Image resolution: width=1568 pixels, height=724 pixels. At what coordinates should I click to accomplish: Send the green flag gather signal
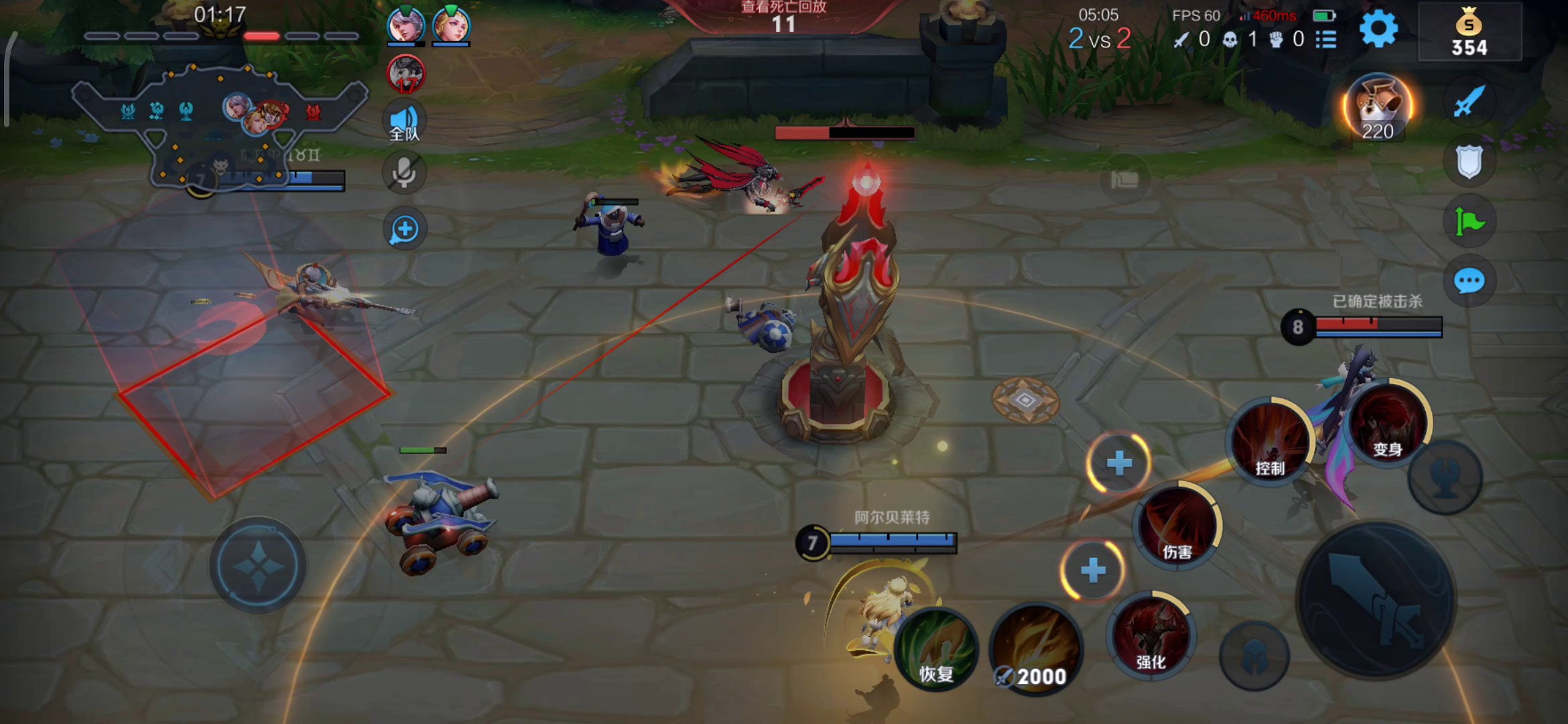pos(1469,221)
